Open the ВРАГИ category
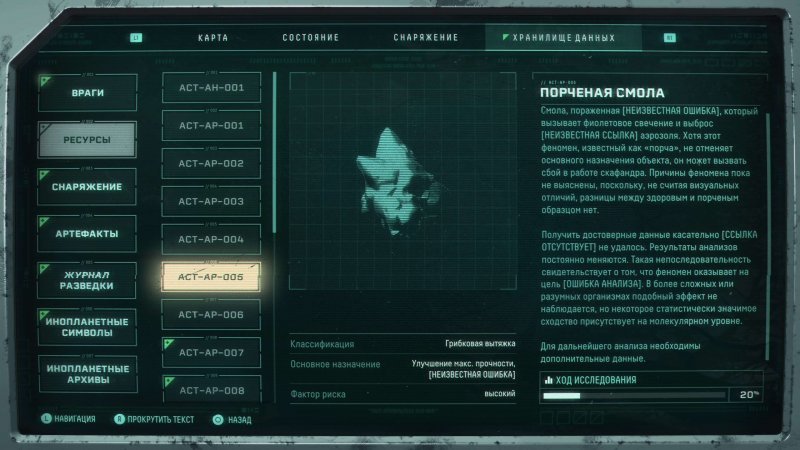This screenshot has height=450, width=800. 87,93
